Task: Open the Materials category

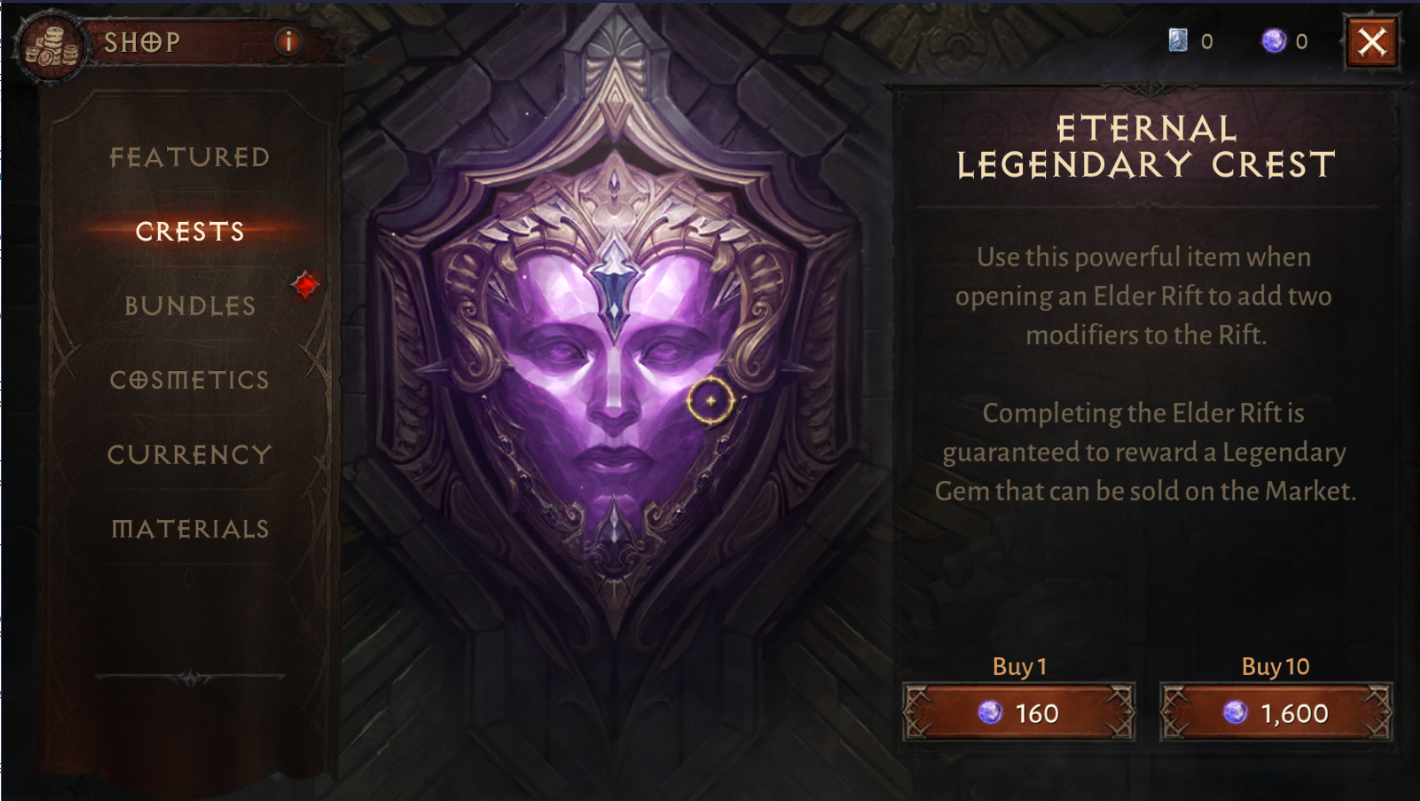Action: (x=190, y=528)
